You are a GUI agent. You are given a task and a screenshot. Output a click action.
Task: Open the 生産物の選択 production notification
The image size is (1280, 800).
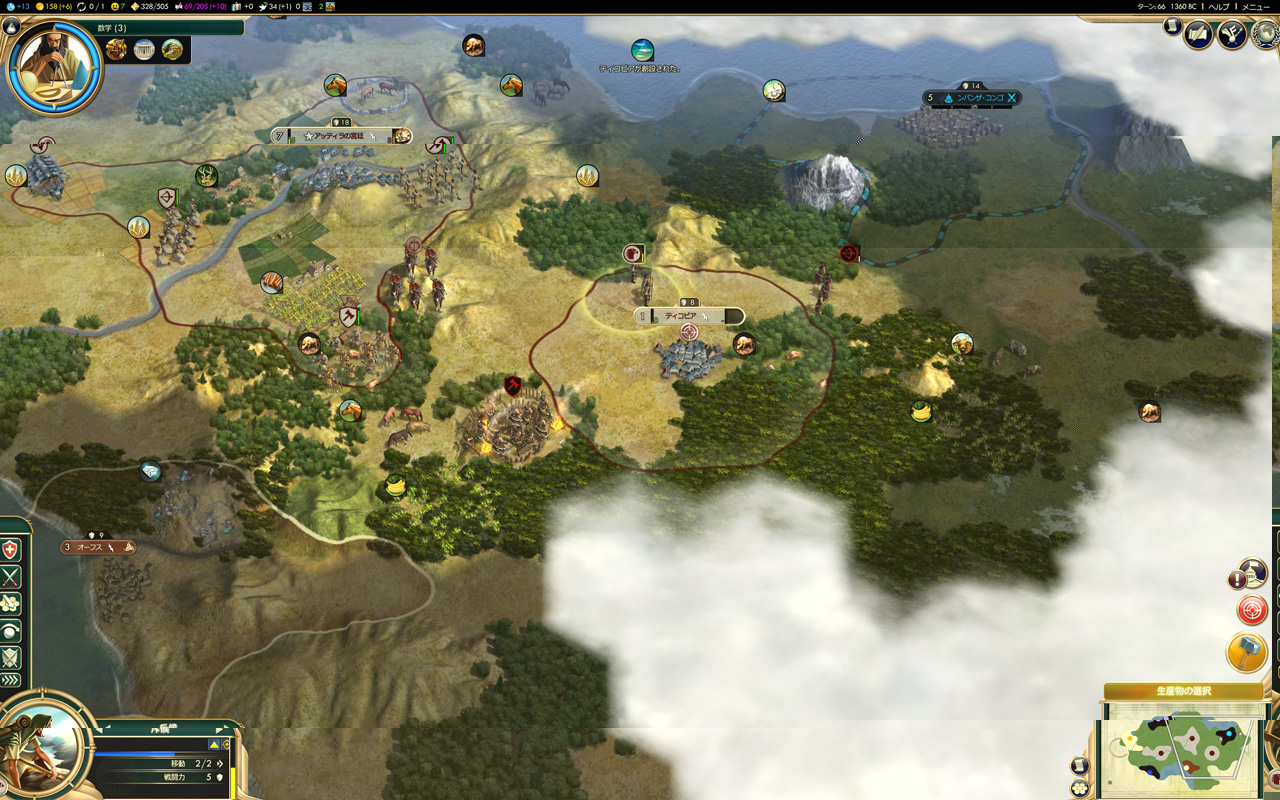tap(1183, 691)
